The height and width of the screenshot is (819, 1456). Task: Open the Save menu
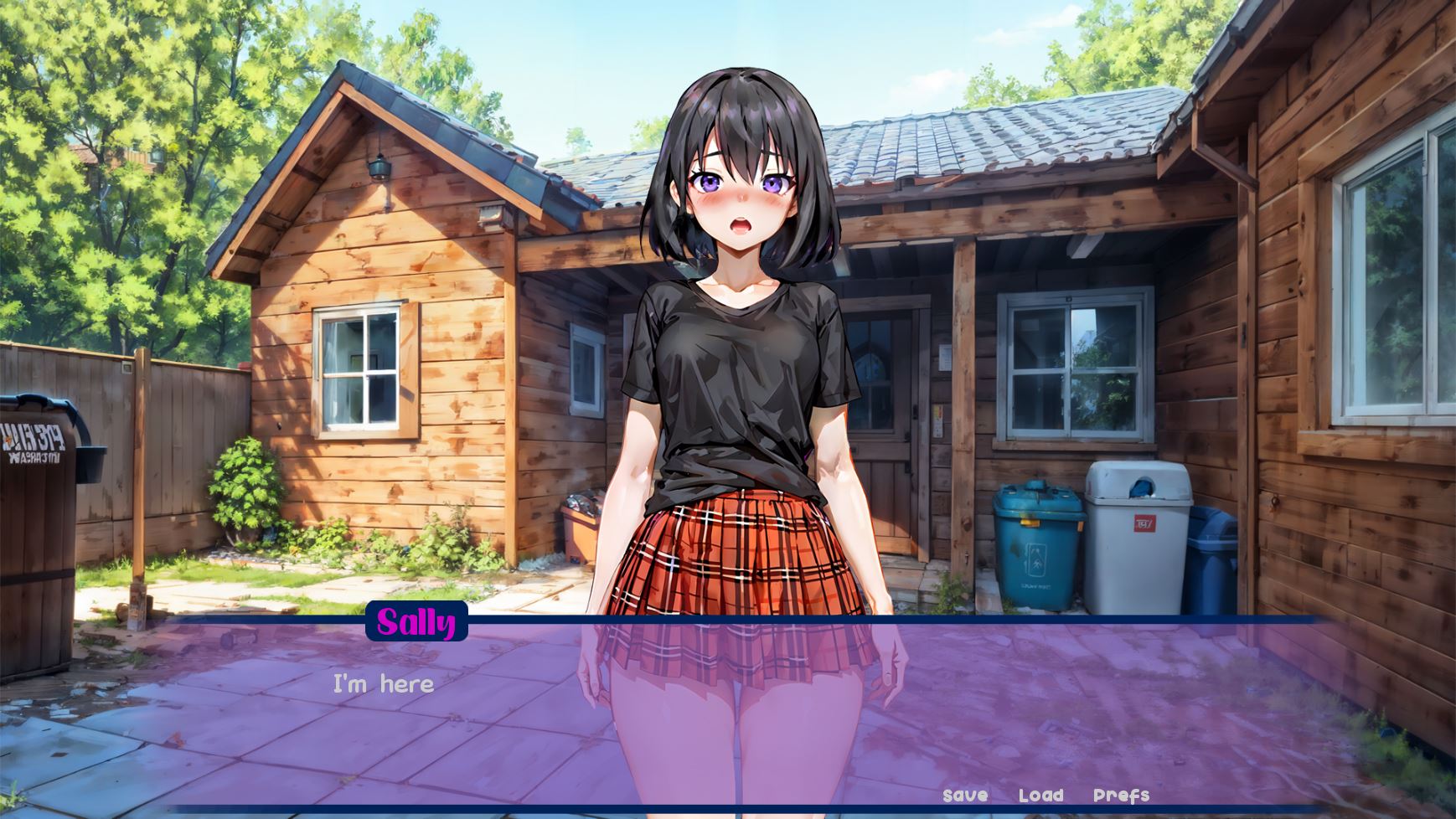965,796
